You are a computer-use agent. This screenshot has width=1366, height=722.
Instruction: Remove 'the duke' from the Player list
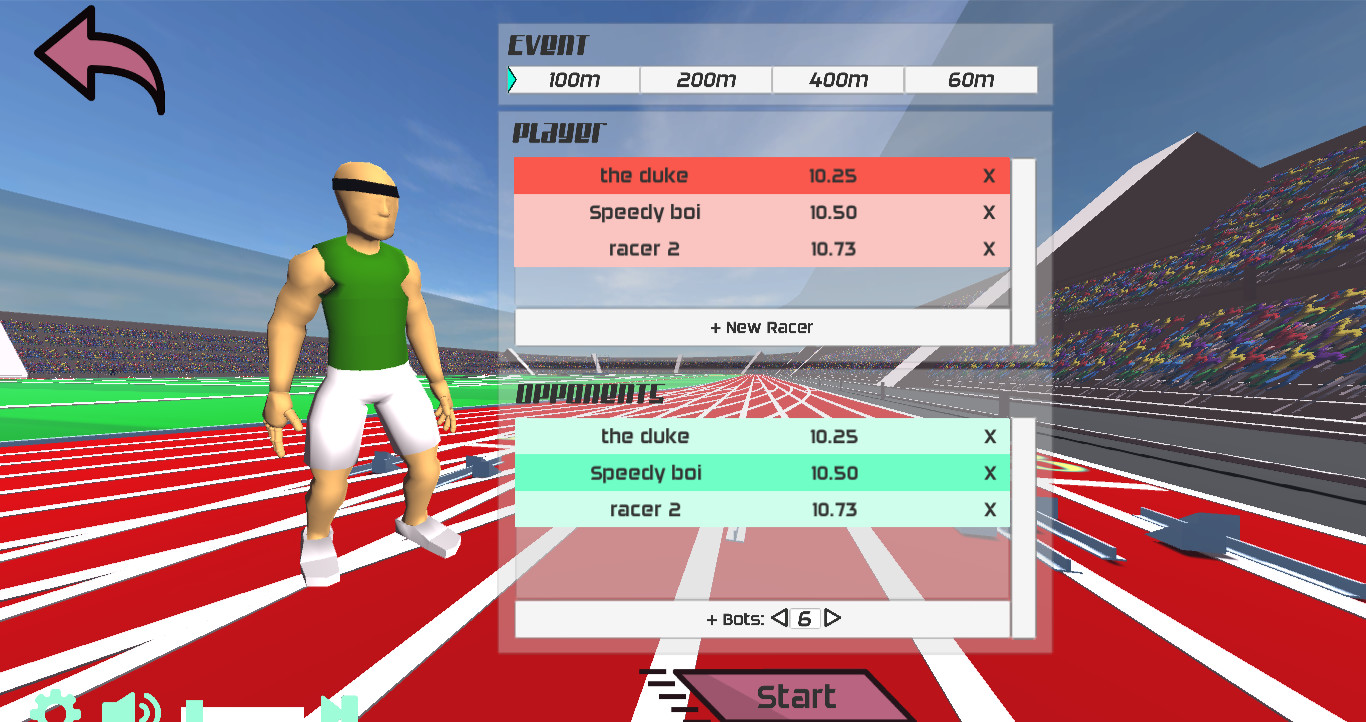tap(989, 176)
